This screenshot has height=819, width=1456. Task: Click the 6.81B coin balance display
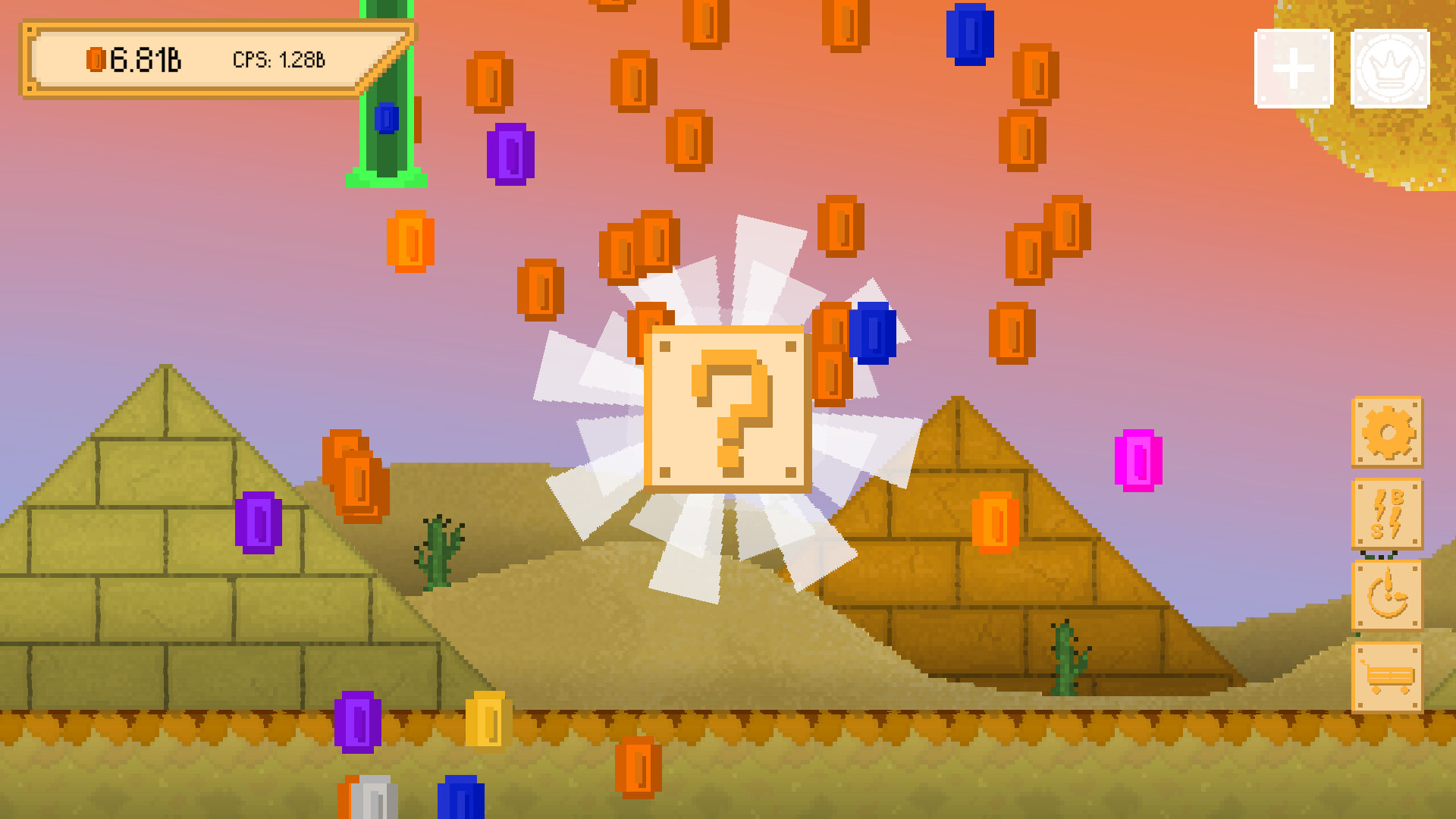(x=148, y=59)
